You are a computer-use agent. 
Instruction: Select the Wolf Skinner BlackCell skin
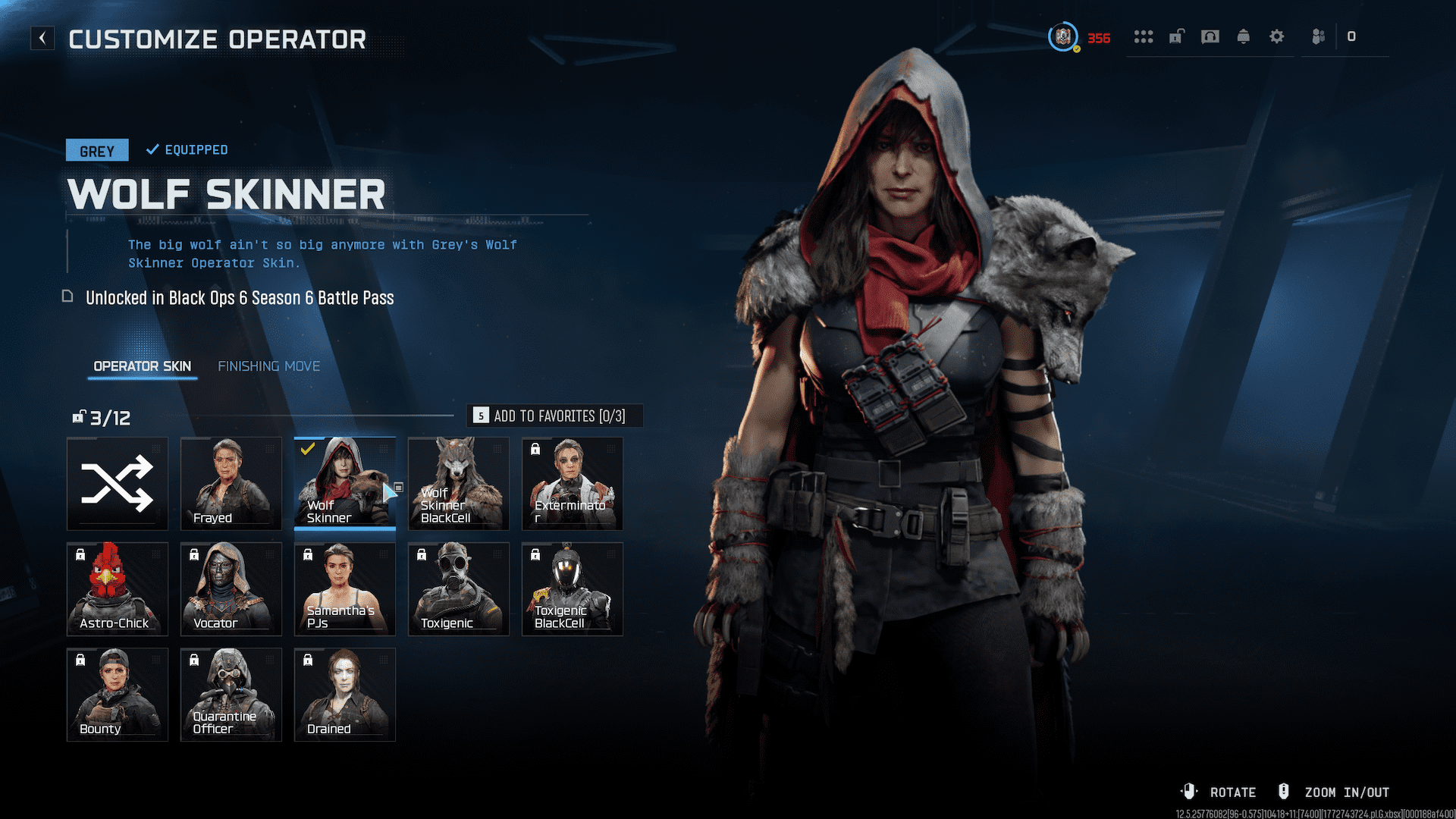(x=459, y=484)
